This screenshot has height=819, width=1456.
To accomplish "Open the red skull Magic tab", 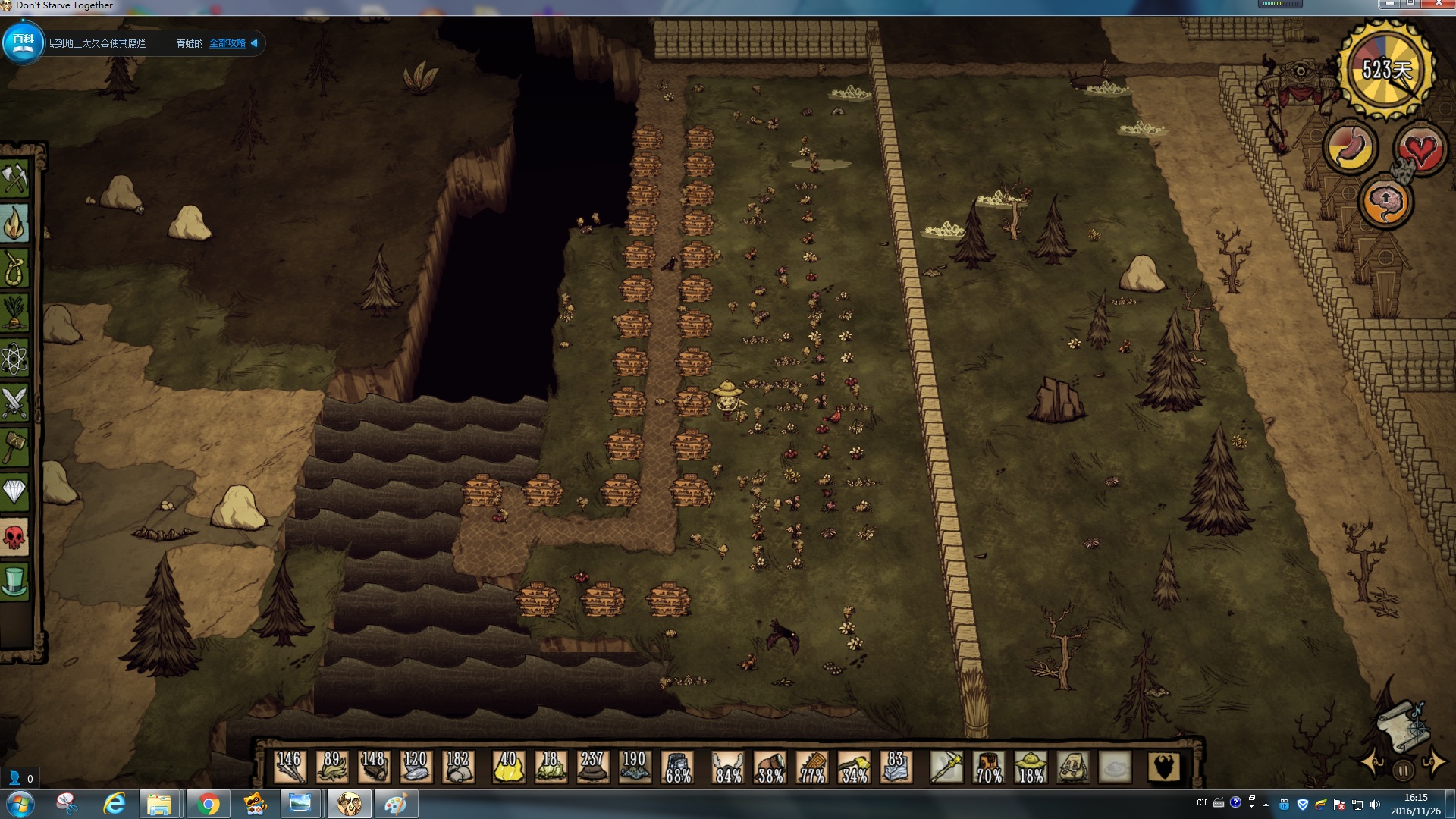I will 14,538.
